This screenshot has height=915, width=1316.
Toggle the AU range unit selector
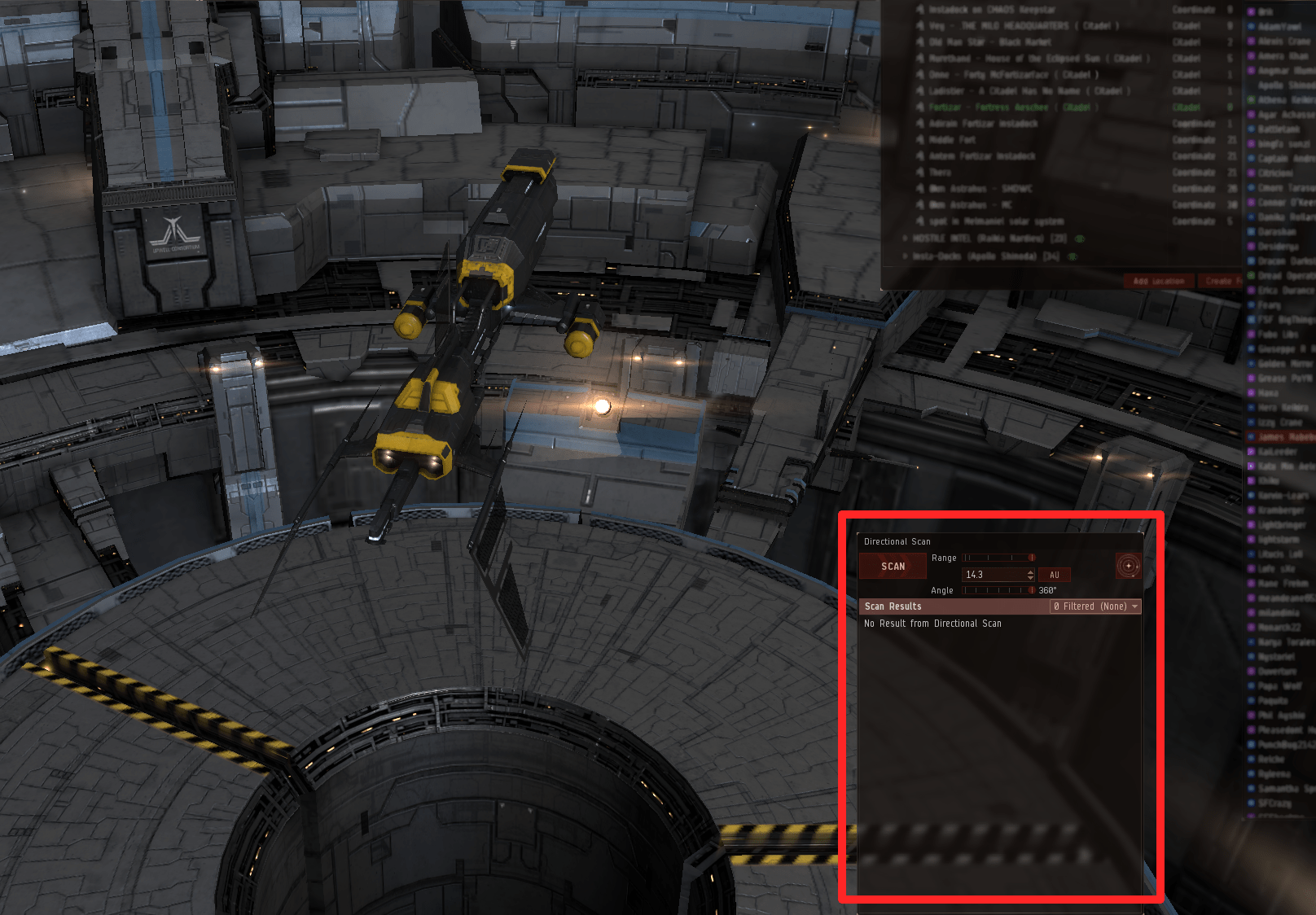pyautogui.click(x=1055, y=574)
